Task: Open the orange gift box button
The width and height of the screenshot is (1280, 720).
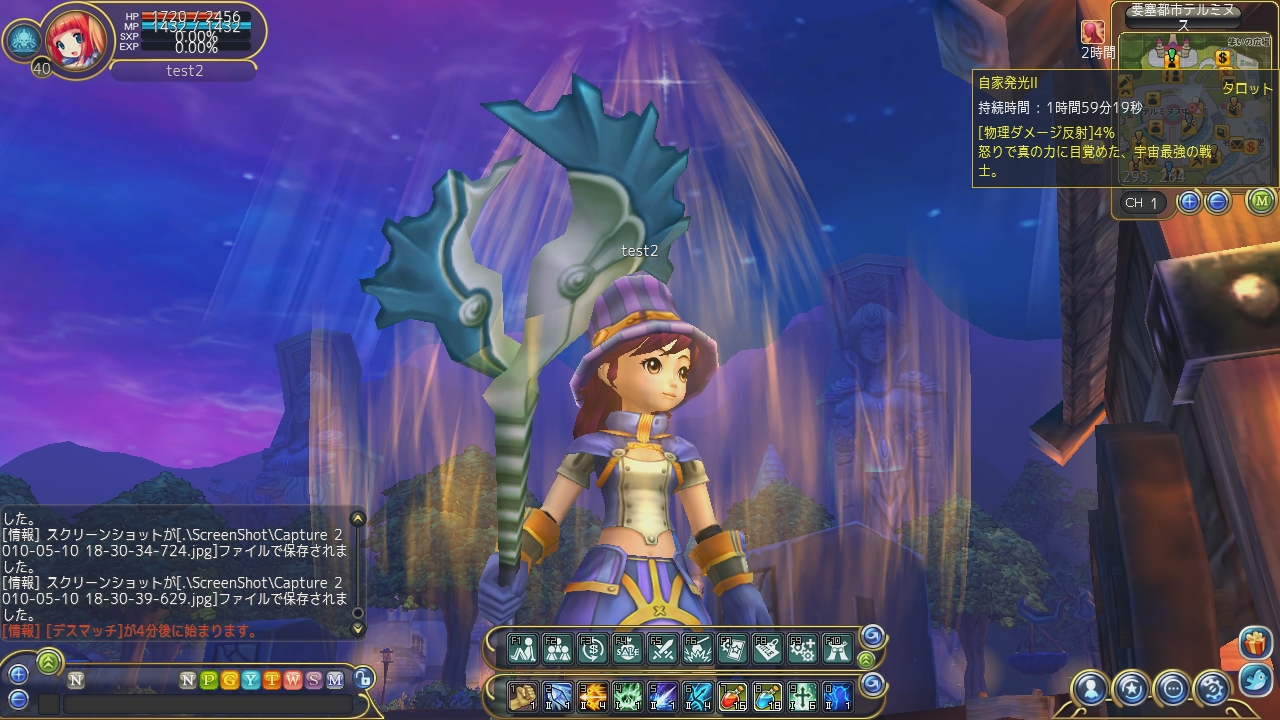Action: coord(1254,643)
